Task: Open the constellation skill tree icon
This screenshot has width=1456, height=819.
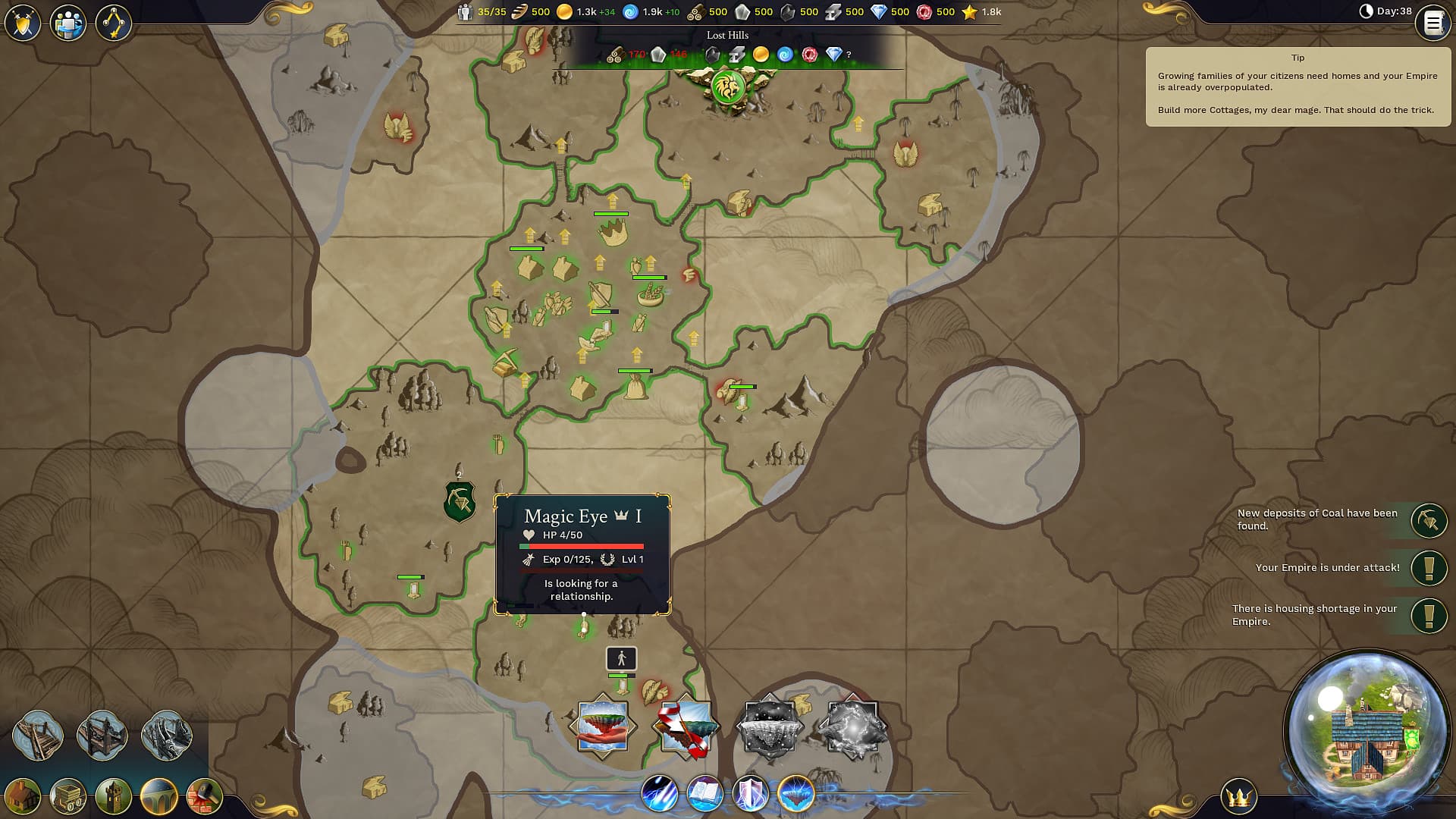Action: (112, 23)
